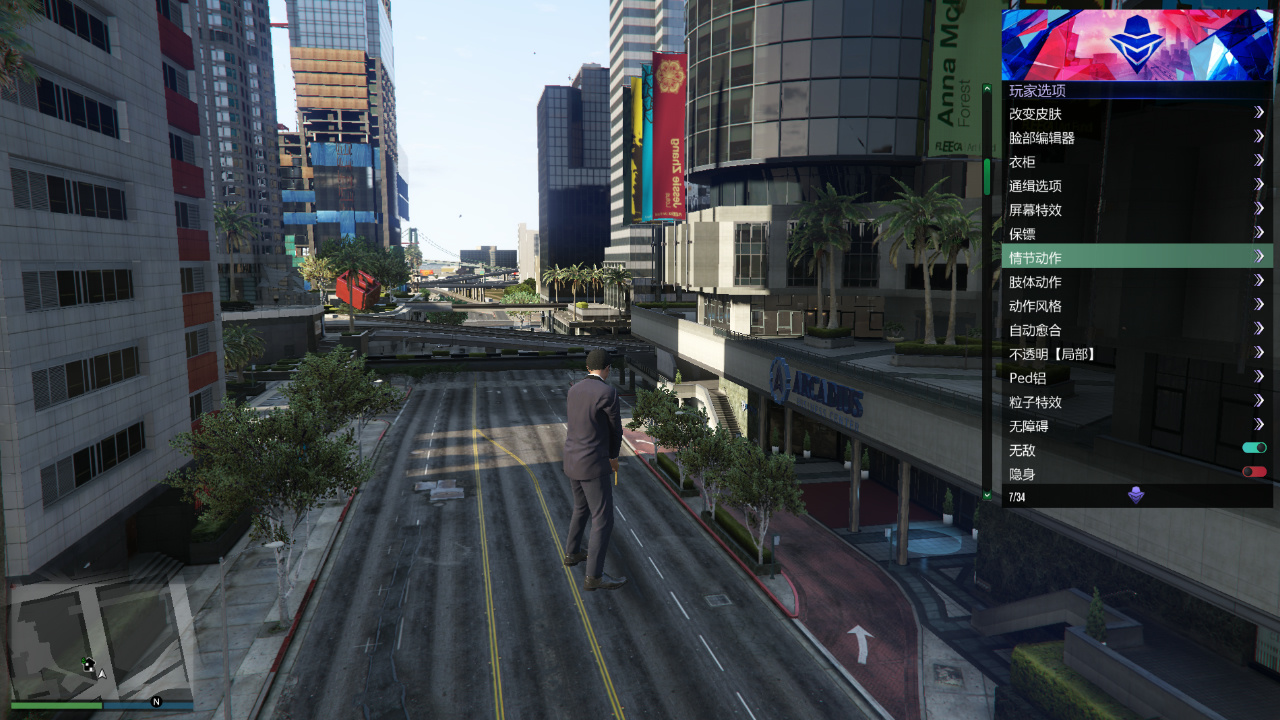Expand the 改变皮肤 submenu chevron
The image size is (1280, 720).
point(1259,113)
